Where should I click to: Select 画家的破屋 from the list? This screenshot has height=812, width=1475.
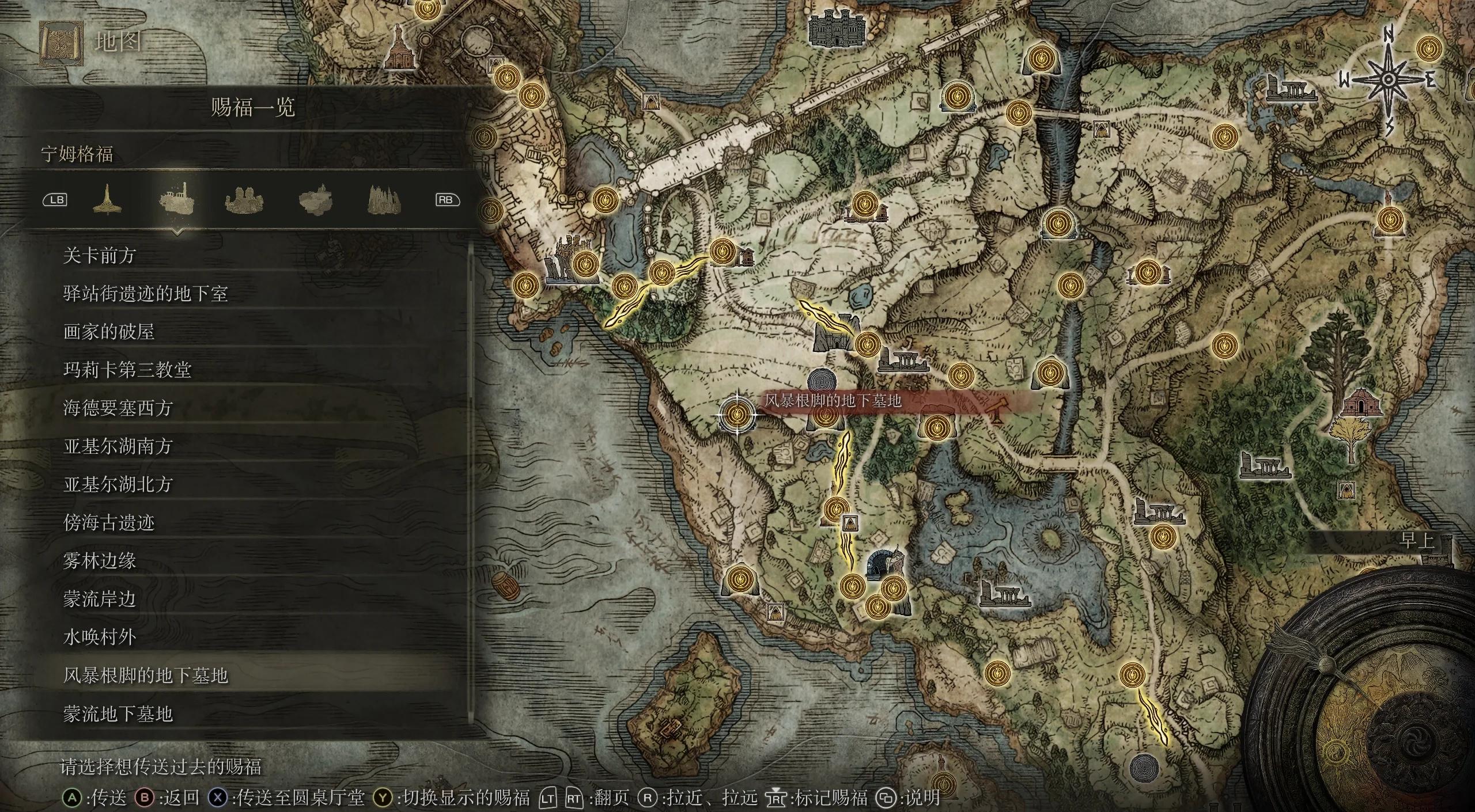(109, 332)
